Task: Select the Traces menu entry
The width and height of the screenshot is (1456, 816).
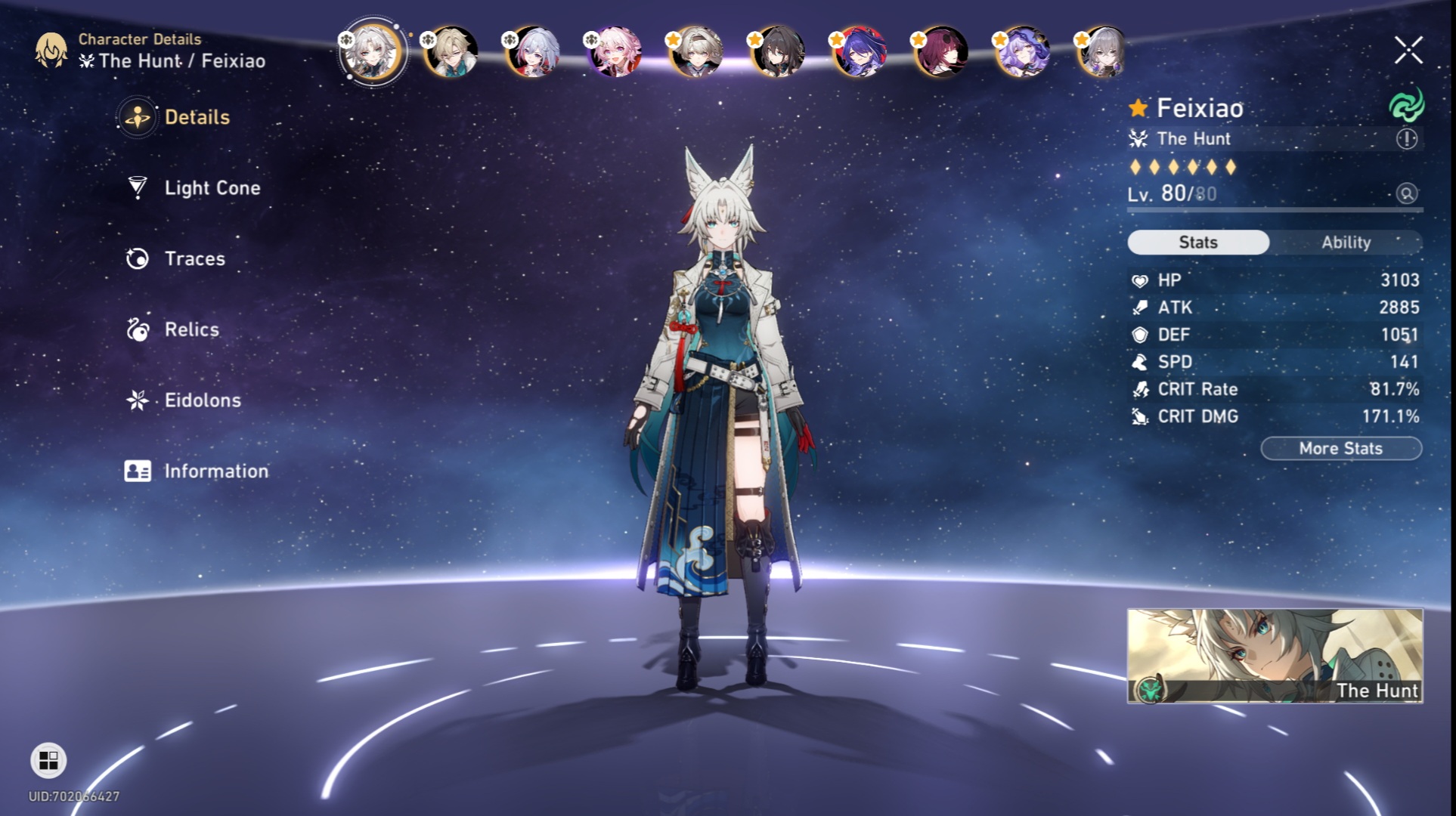Action: [x=194, y=258]
